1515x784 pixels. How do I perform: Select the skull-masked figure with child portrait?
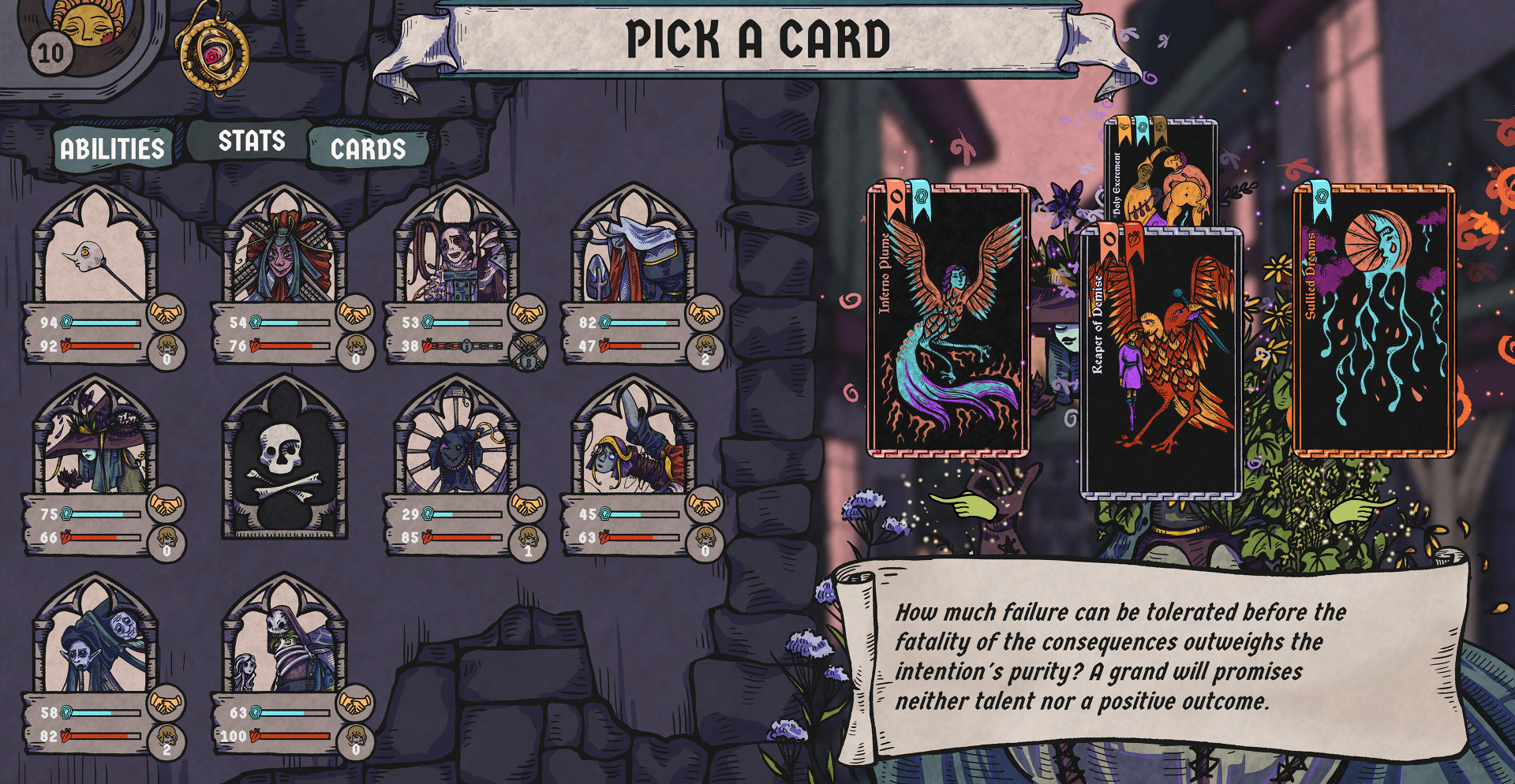(284, 639)
